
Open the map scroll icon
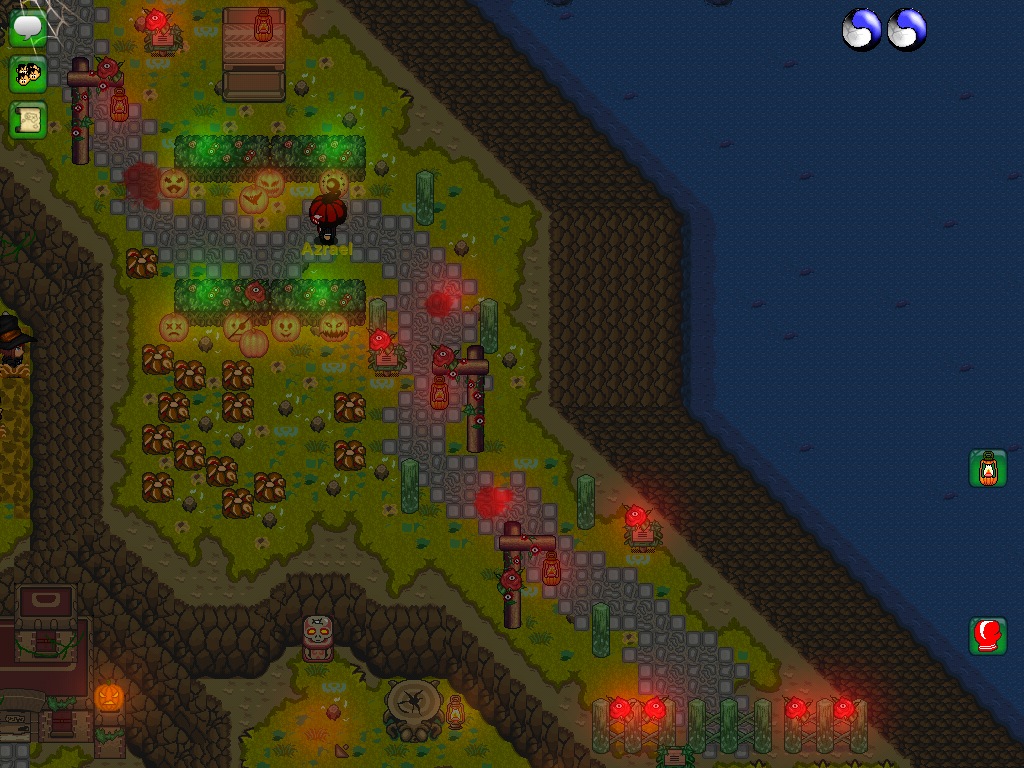[x=28, y=120]
